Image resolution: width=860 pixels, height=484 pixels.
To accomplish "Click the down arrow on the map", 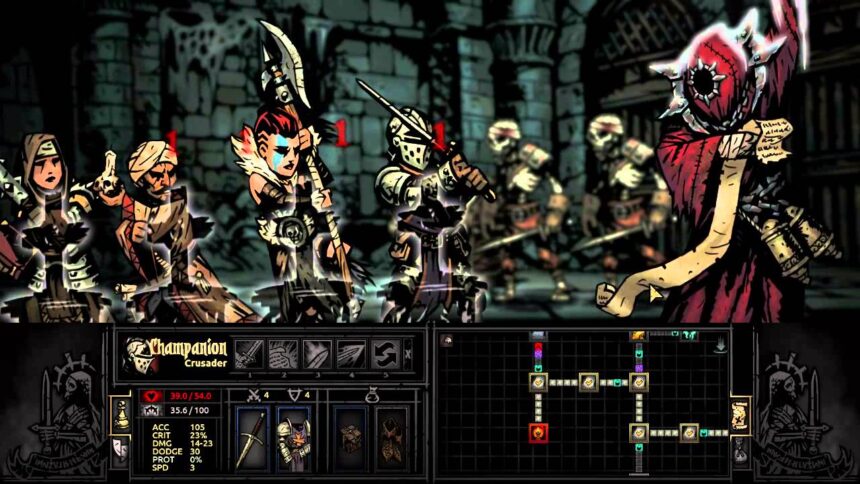I will (720, 347).
